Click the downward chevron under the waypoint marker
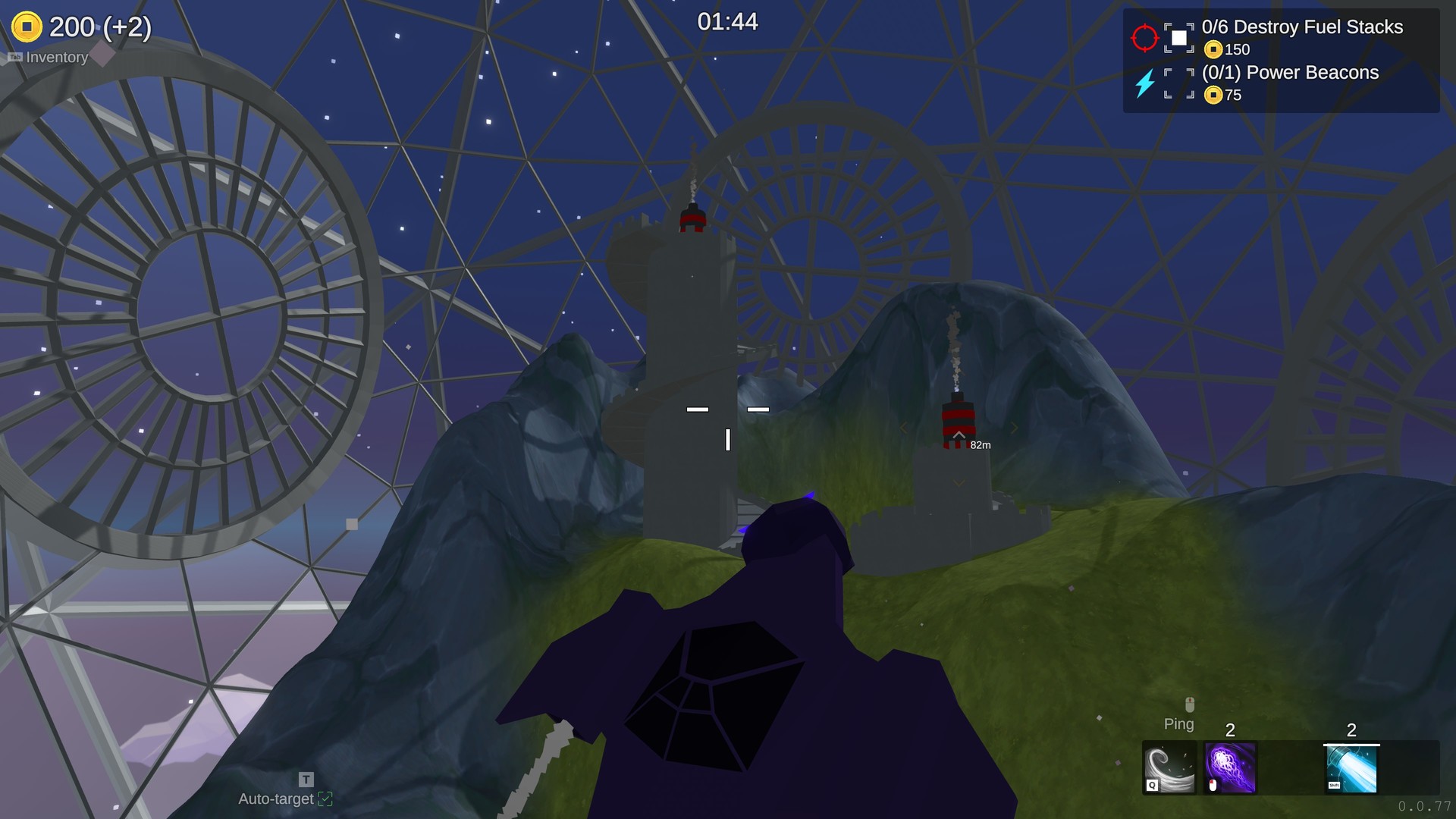 tap(959, 482)
